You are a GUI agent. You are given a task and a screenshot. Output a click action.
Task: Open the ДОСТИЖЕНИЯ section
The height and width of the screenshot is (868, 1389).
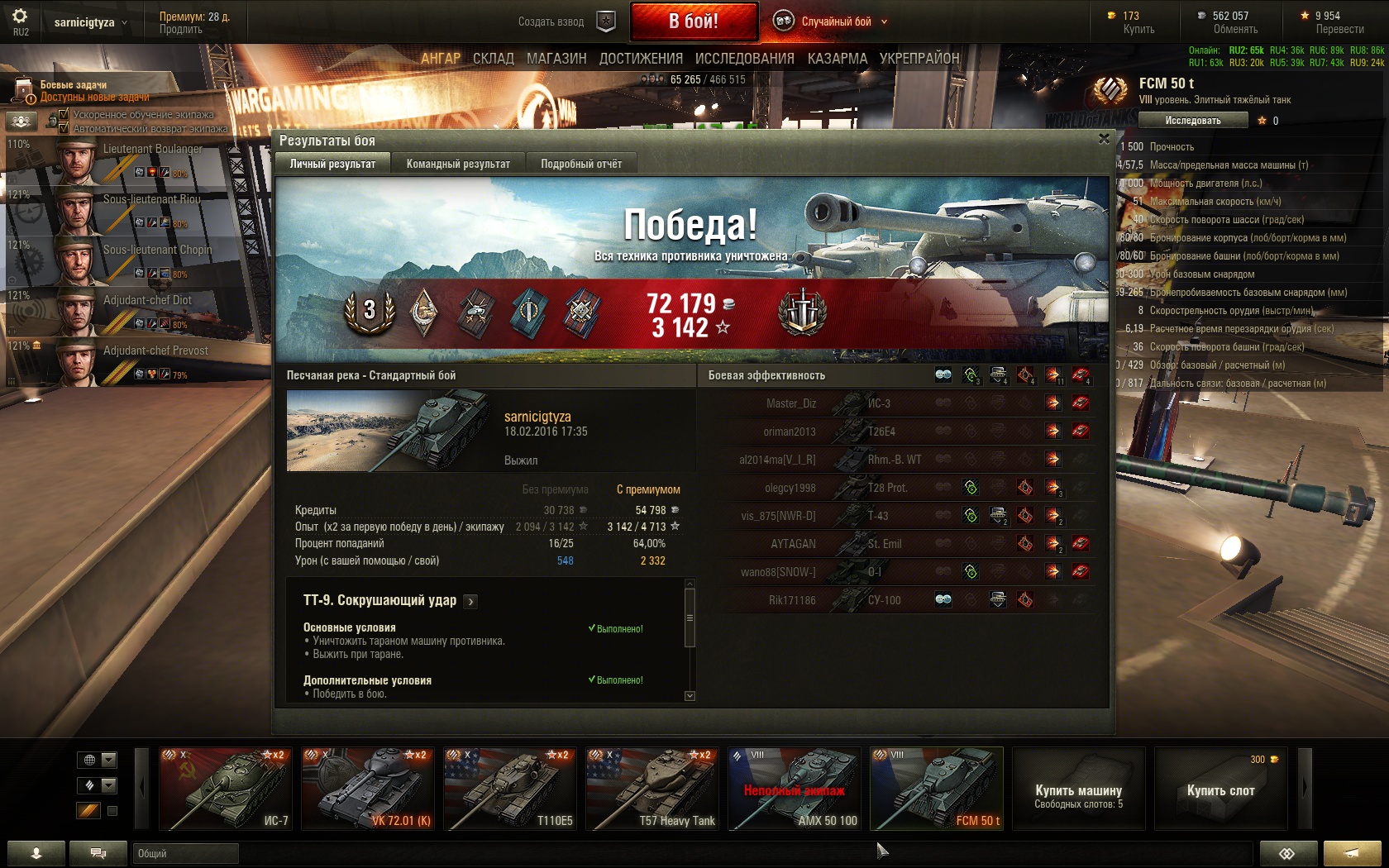641,59
